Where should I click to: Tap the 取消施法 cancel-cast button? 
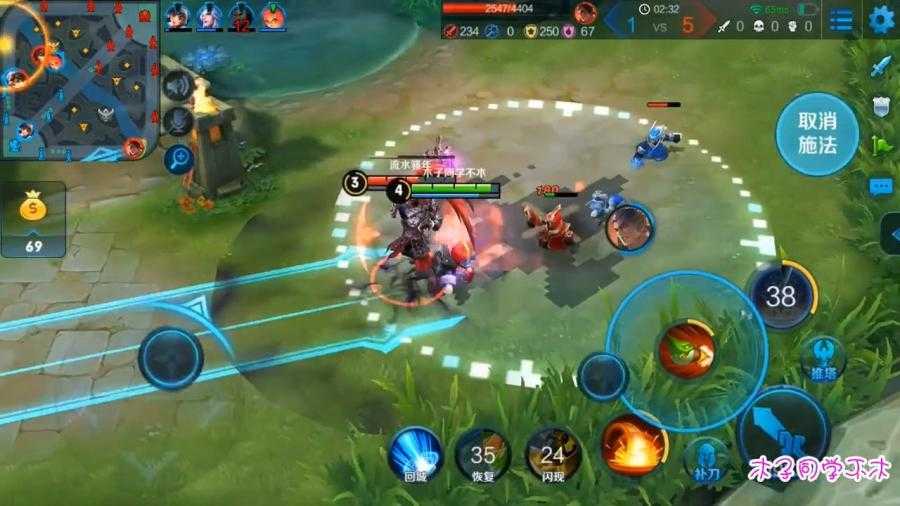pos(817,134)
